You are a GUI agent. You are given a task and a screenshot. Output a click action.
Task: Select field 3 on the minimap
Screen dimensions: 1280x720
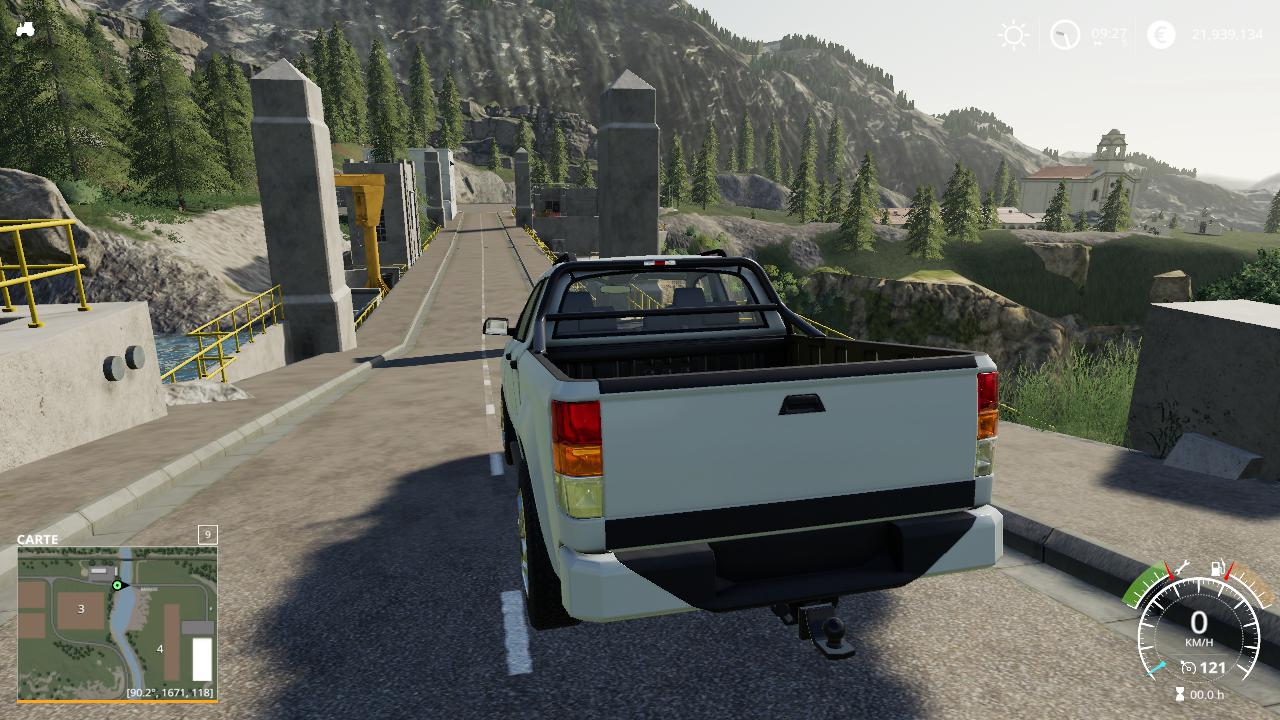click(81, 609)
